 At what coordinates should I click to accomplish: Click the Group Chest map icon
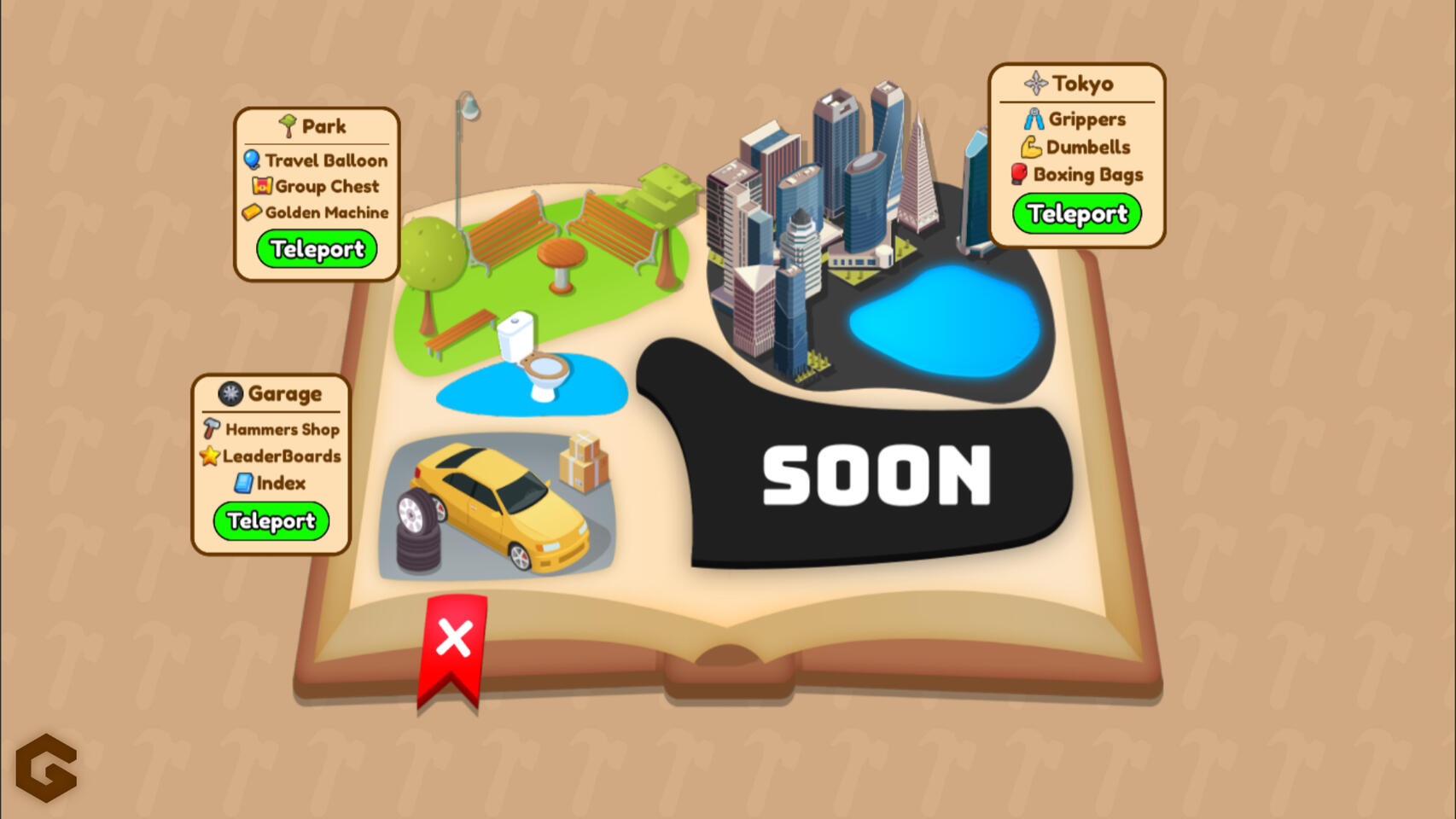click(261, 187)
